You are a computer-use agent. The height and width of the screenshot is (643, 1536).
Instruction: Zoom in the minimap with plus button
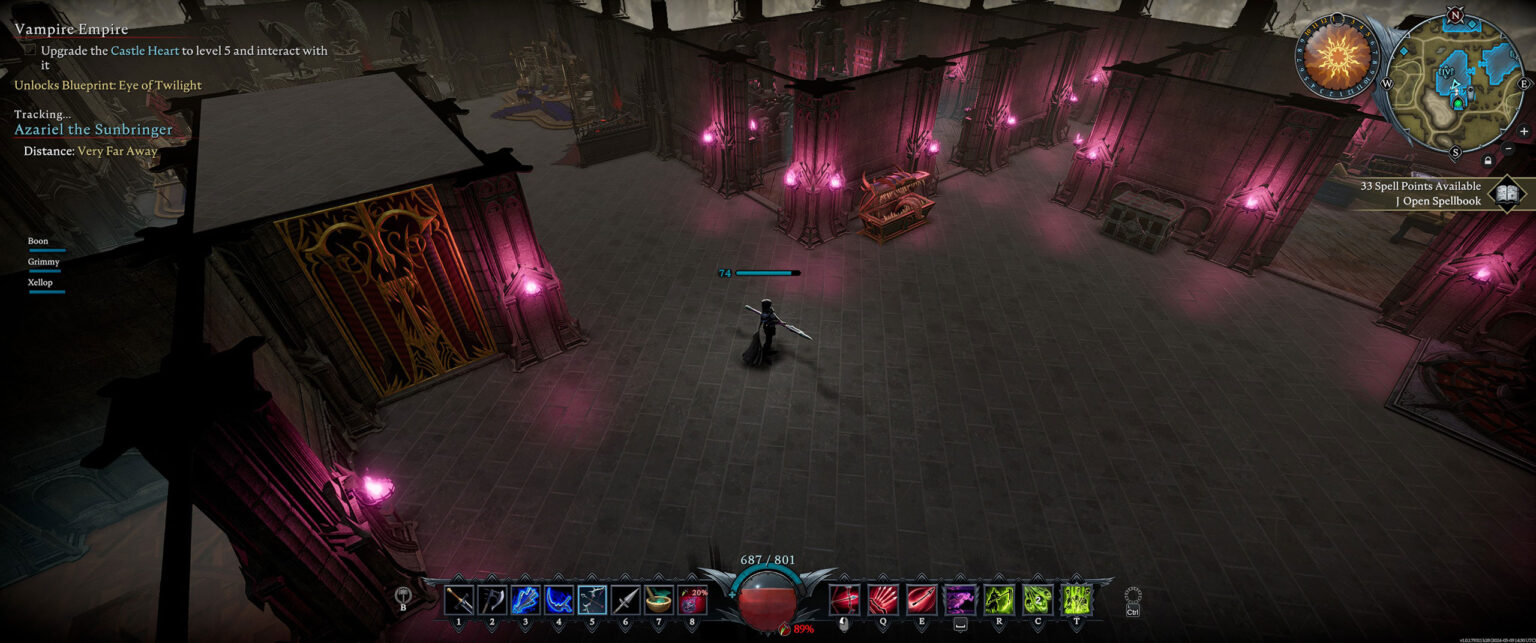pyautogui.click(x=1523, y=131)
